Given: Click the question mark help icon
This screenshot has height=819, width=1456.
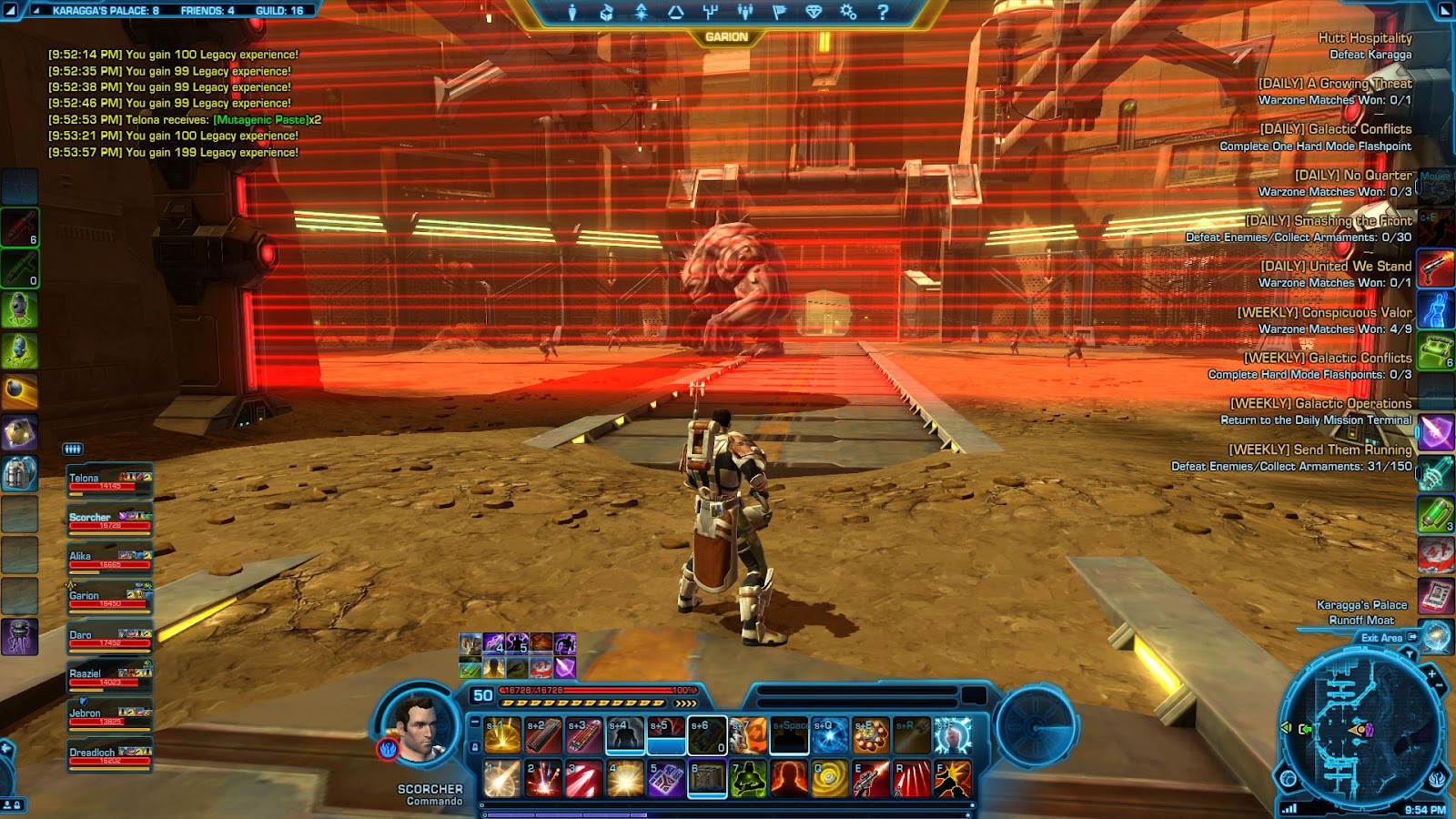Looking at the screenshot, I should click(x=882, y=12).
